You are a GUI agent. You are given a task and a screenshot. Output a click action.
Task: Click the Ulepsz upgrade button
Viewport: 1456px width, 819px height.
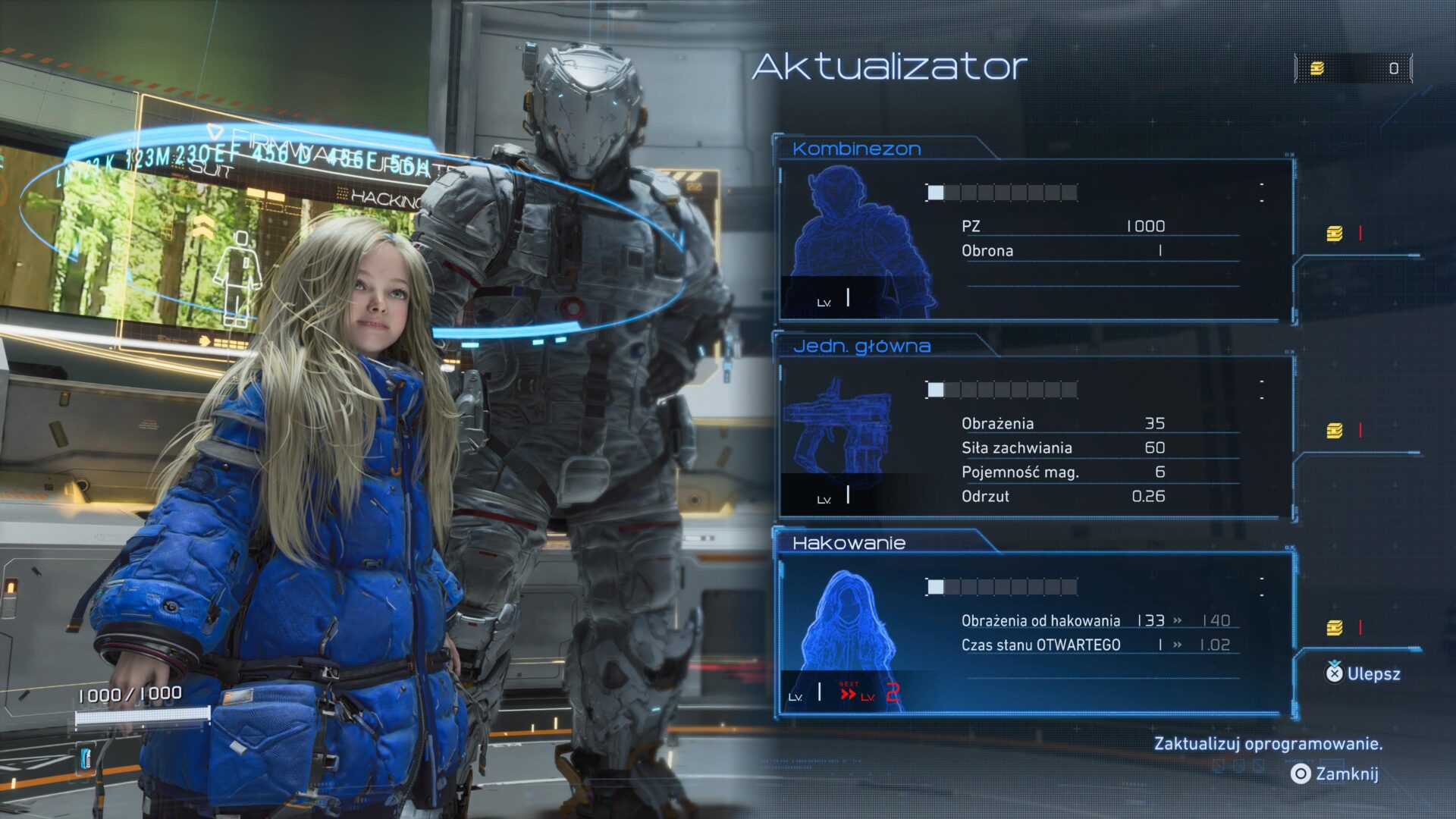point(1363,673)
